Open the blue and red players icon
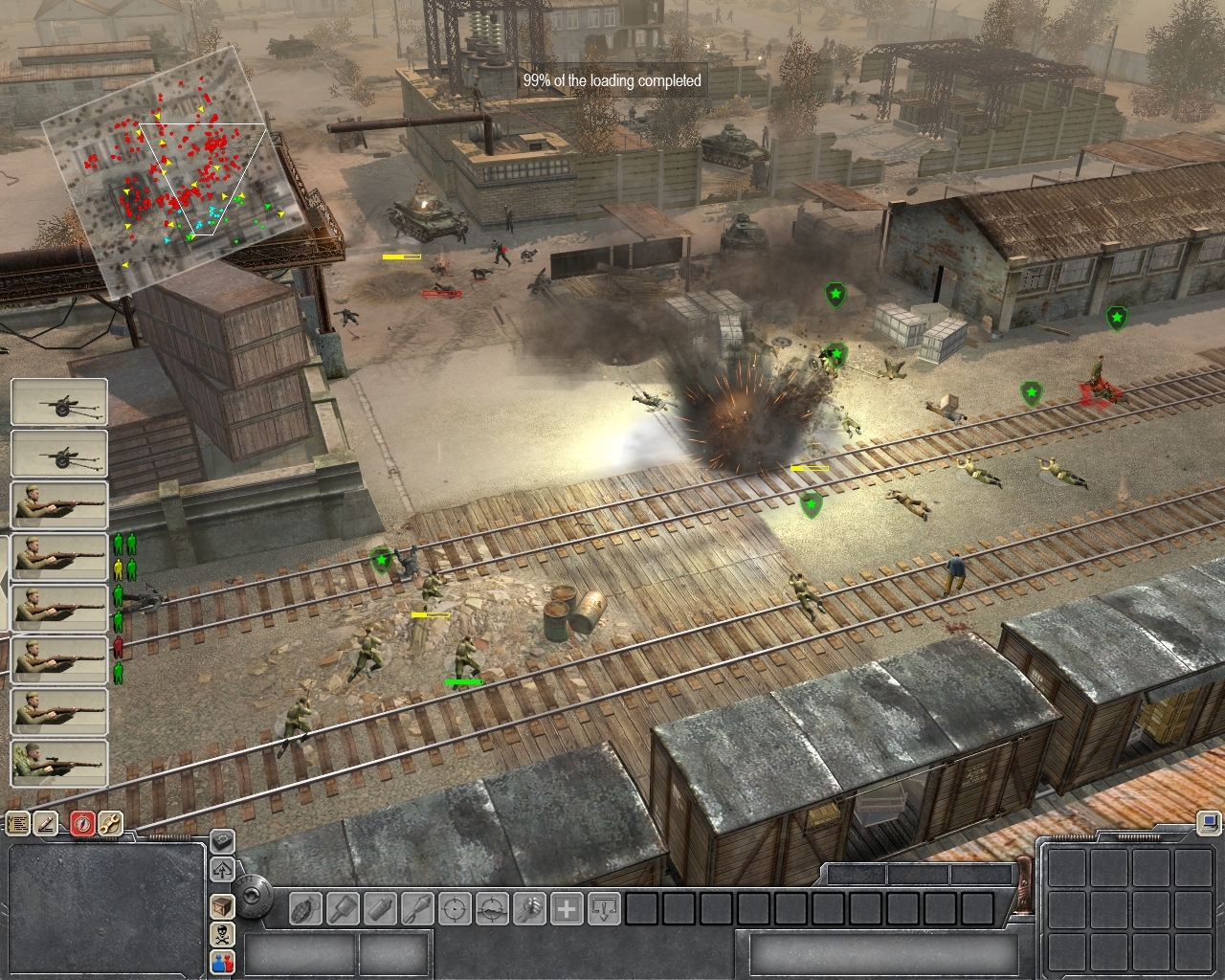 [x=222, y=962]
